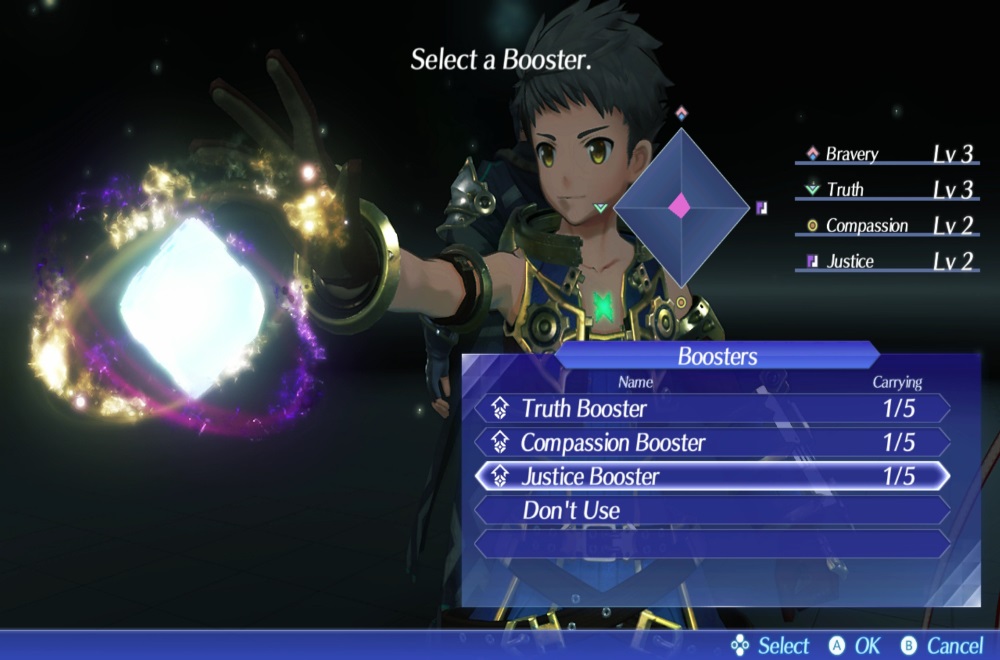Pick the highlighted Justice Booster
This screenshot has height=660, width=1000.
pos(710,476)
